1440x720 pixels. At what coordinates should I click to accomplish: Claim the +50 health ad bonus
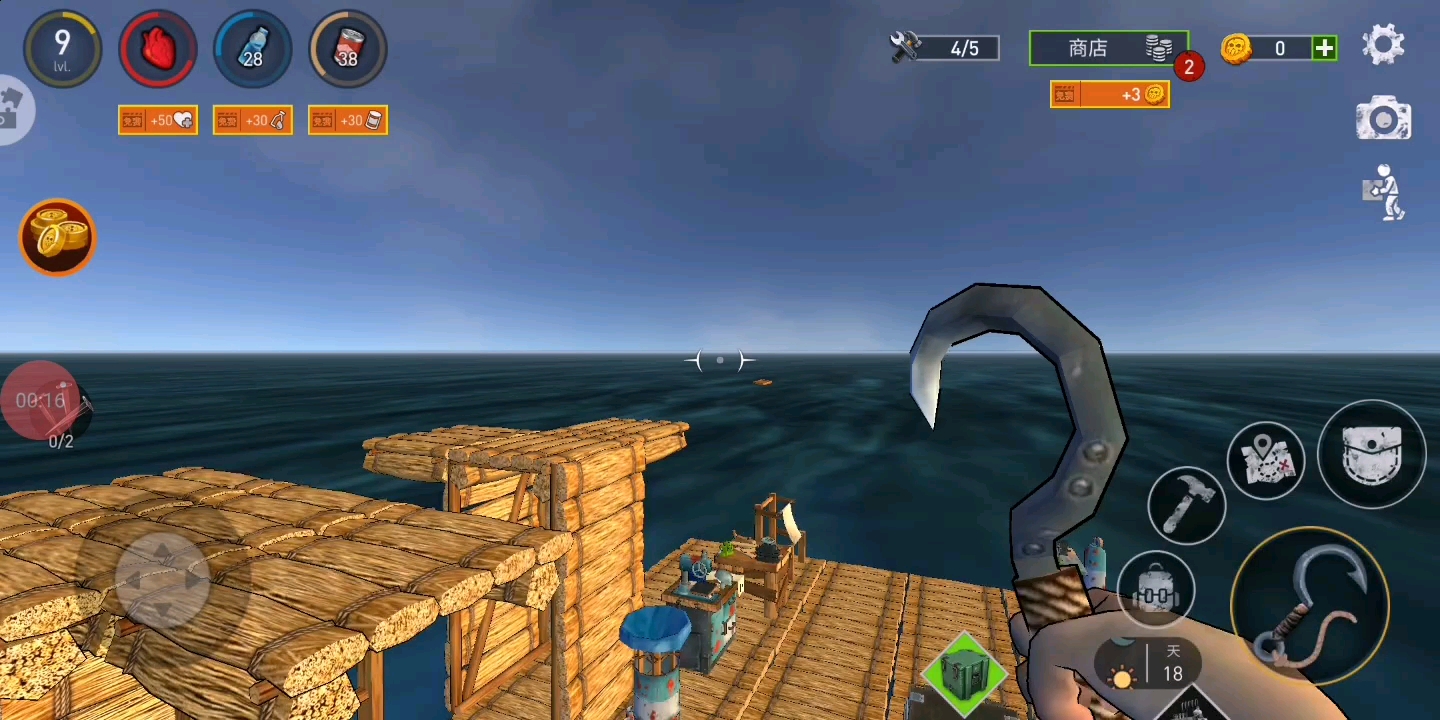[158, 121]
